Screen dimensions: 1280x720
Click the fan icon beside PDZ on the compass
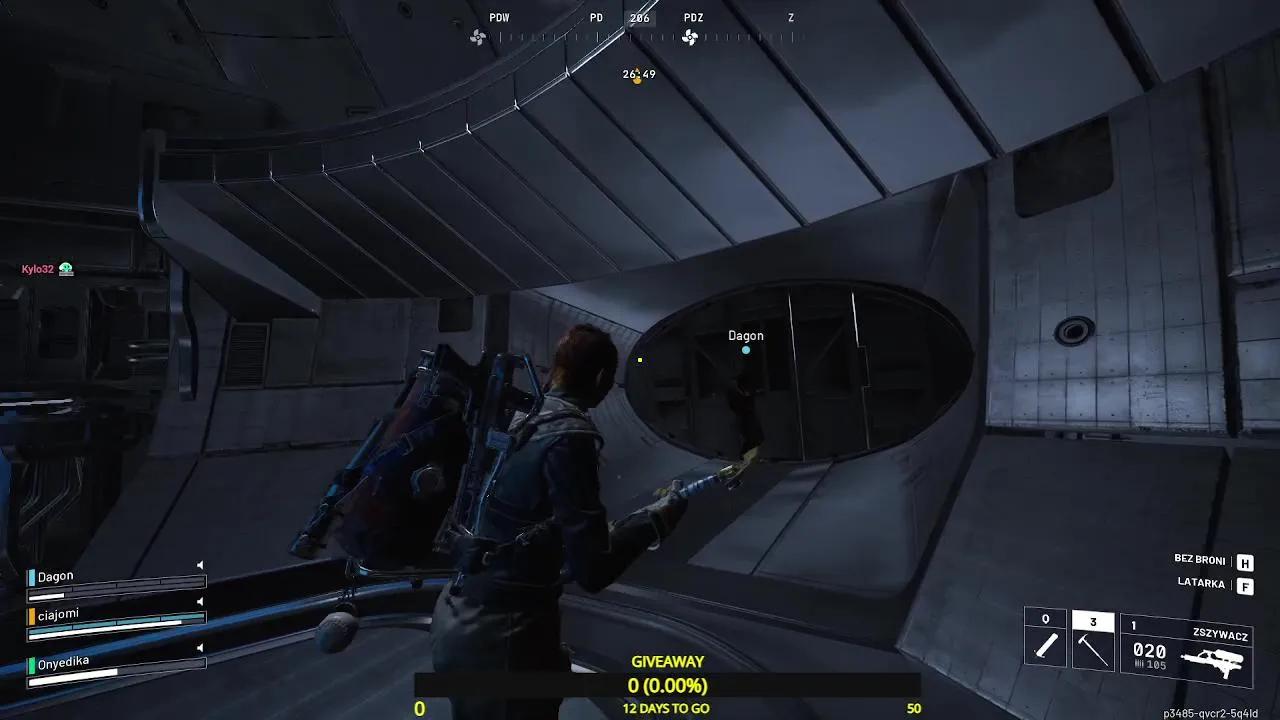click(690, 38)
